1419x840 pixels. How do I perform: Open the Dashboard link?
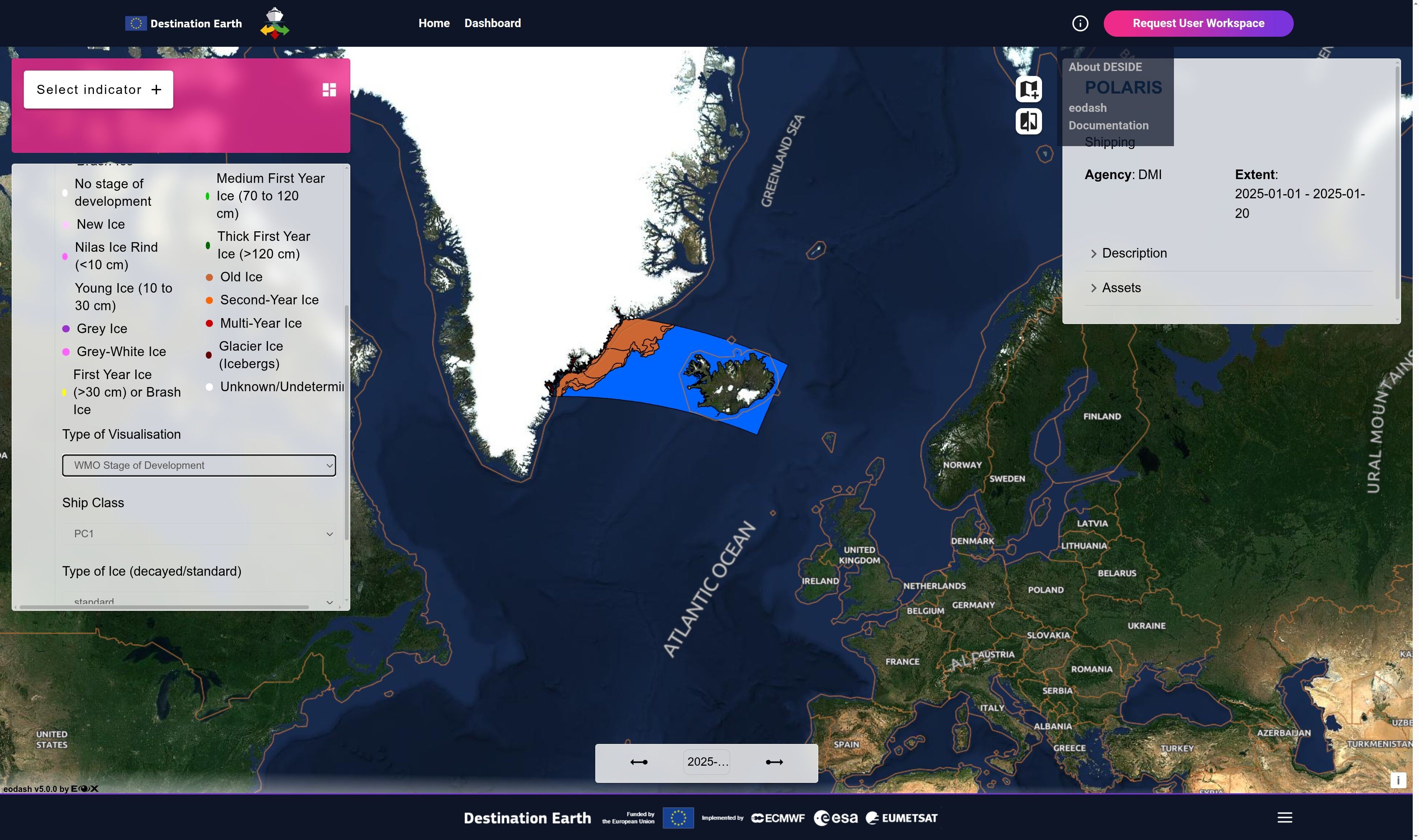[493, 23]
